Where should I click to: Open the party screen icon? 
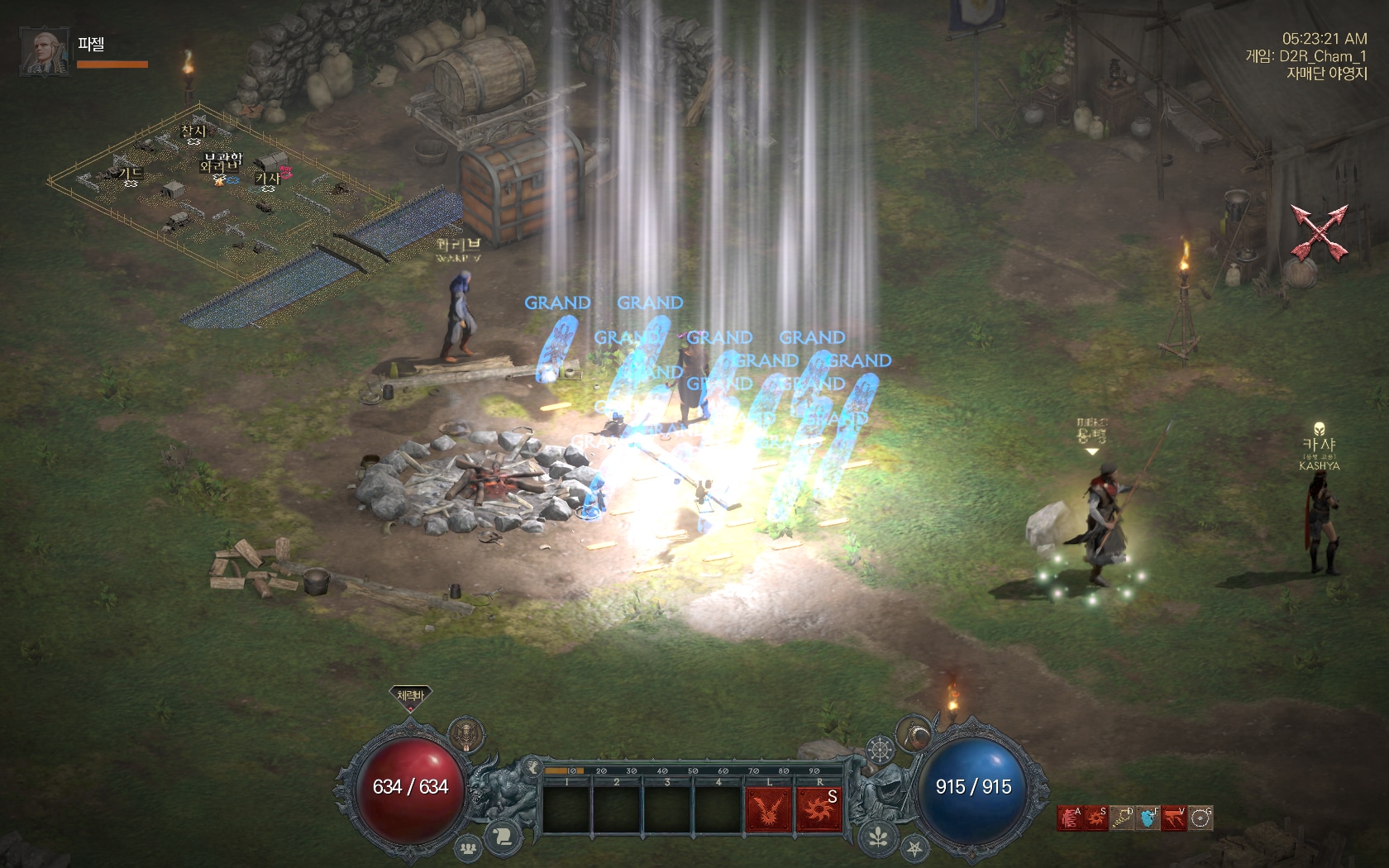[469, 847]
